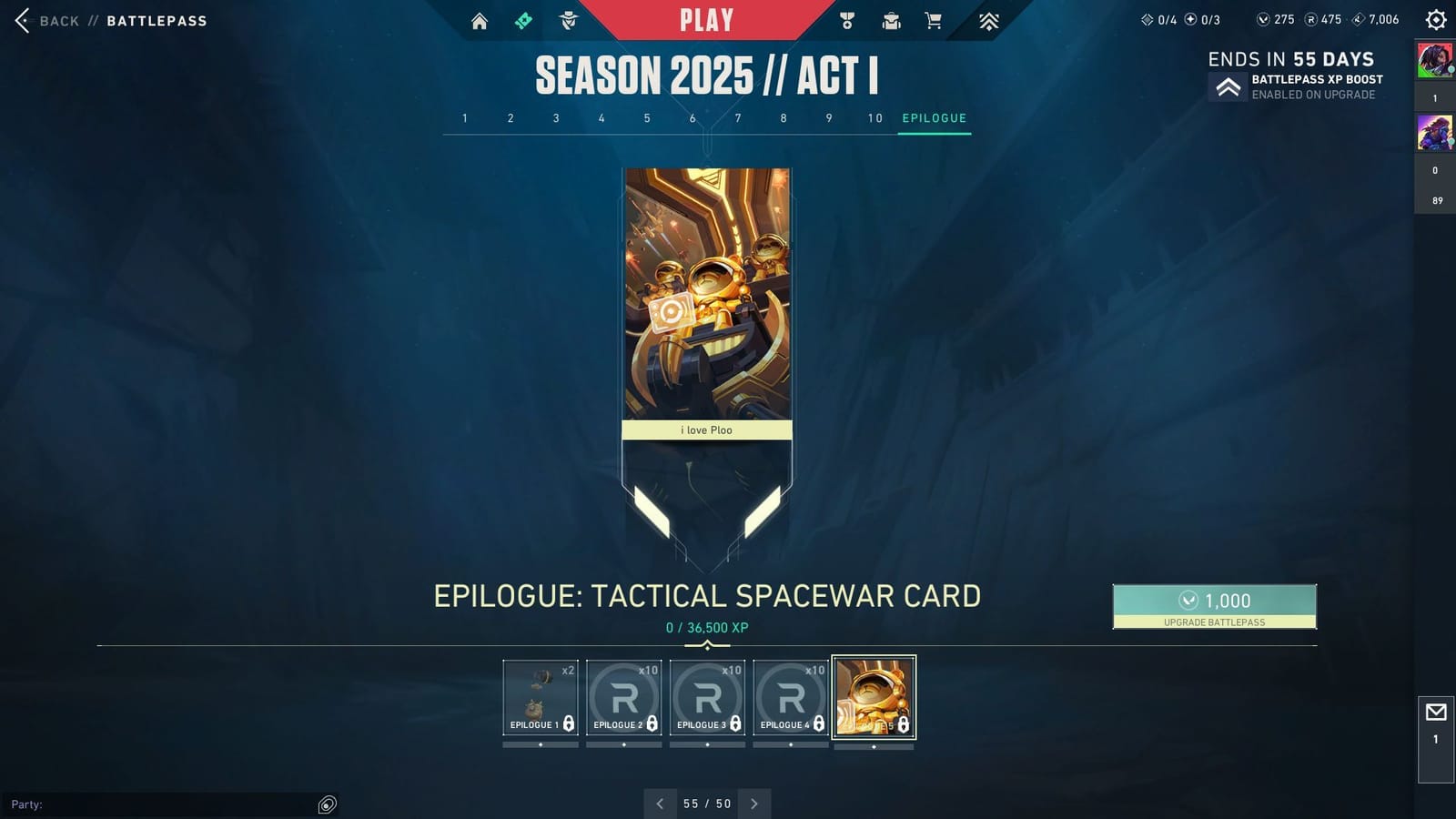Screen dimensions: 1456x819
Task: Open the Agents screen
Action: click(567, 20)
